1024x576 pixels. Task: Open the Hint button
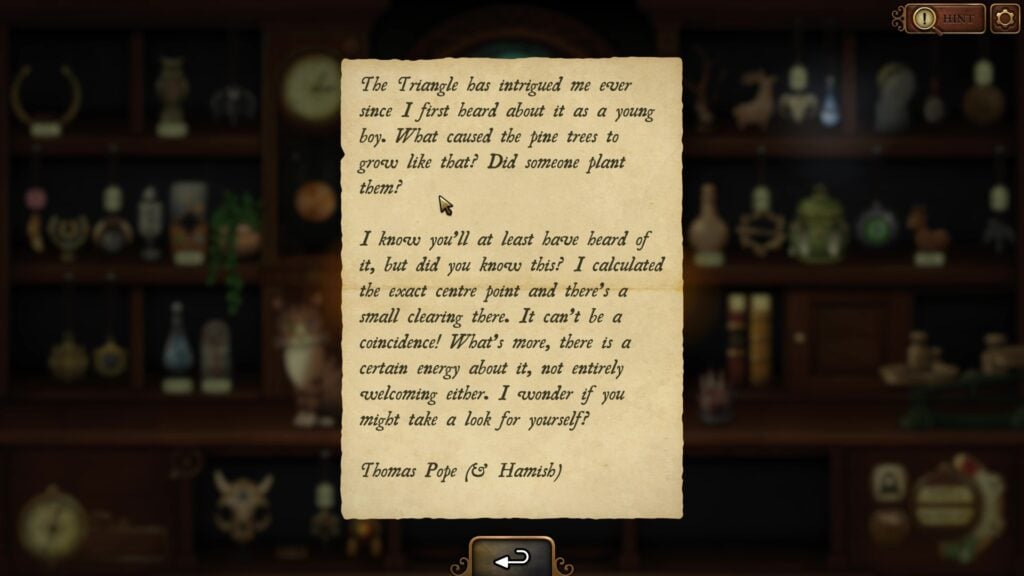click(946, 18)
